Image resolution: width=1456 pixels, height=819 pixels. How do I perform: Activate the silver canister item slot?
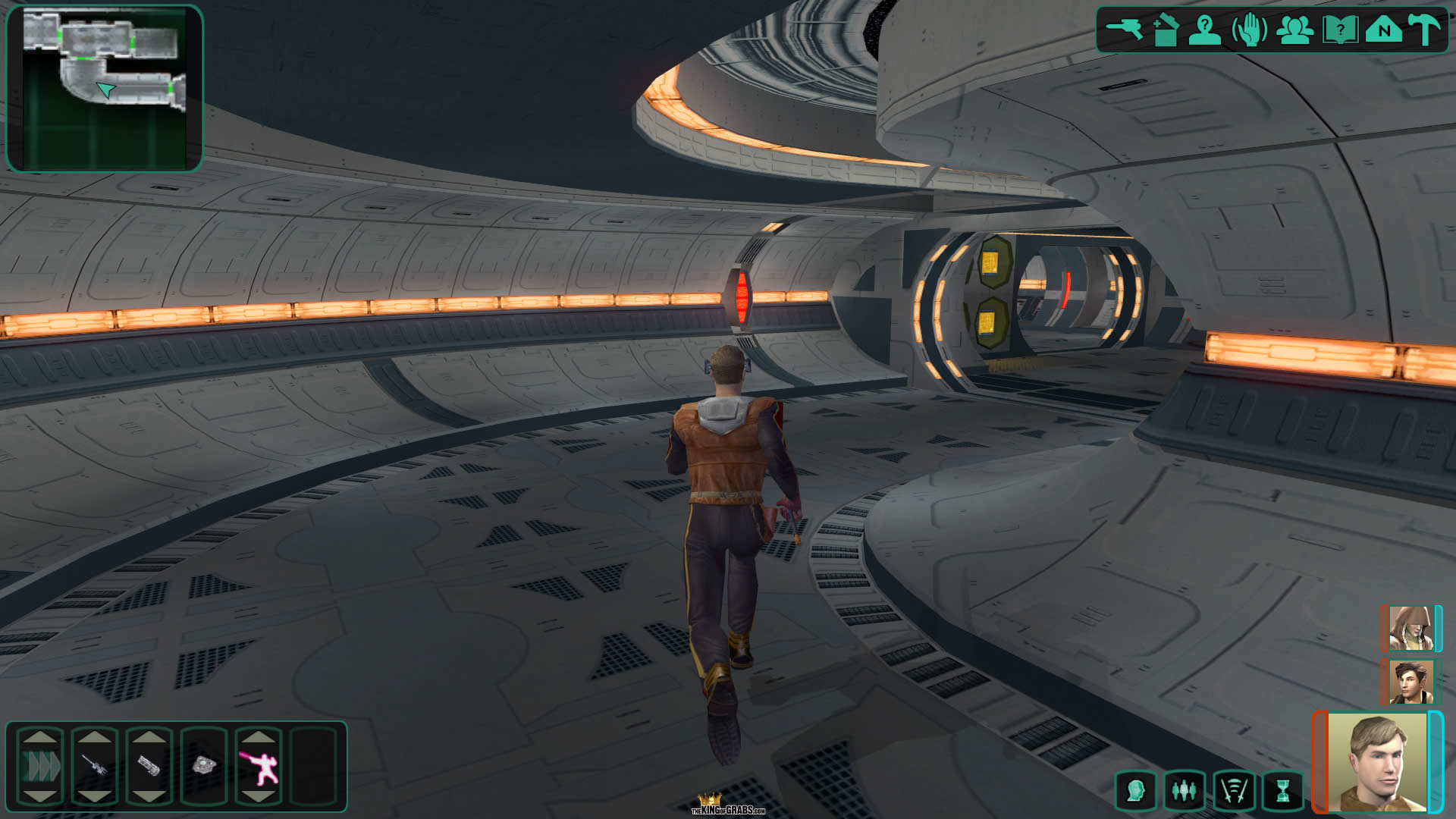tap(149, 765)
